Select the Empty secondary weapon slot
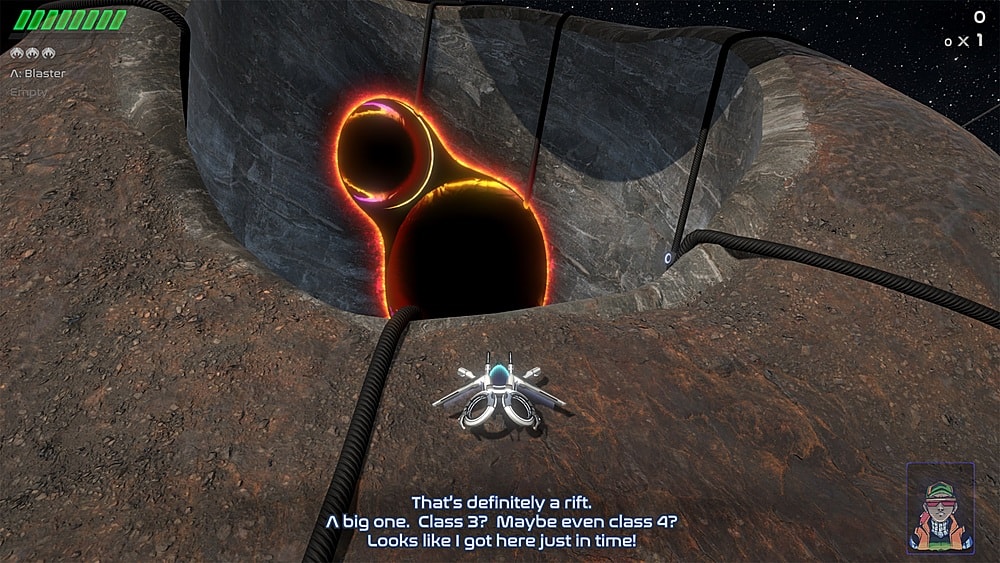 pyautogui.click(x=28, y=92)
